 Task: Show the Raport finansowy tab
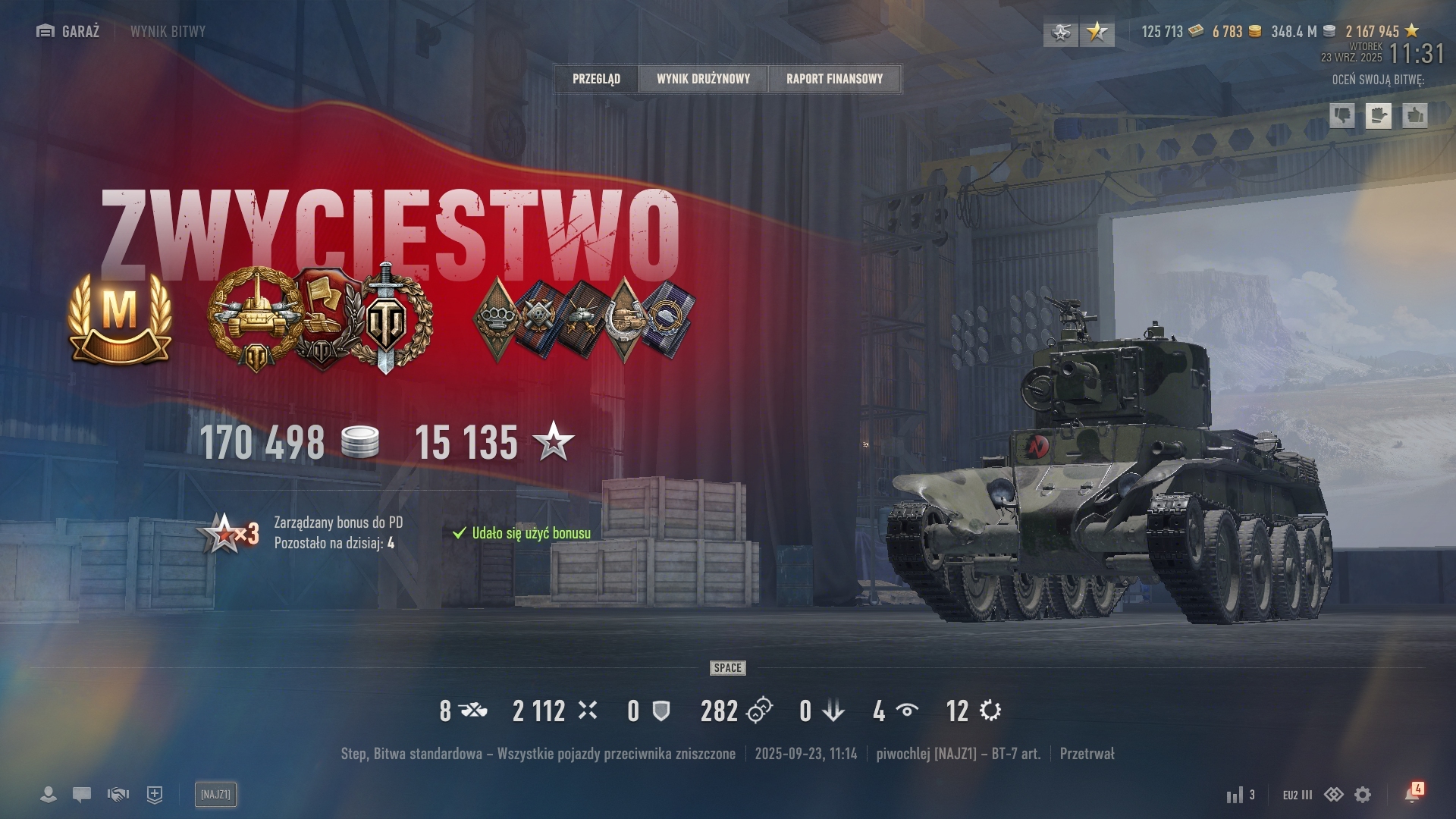tap(834, 79)
